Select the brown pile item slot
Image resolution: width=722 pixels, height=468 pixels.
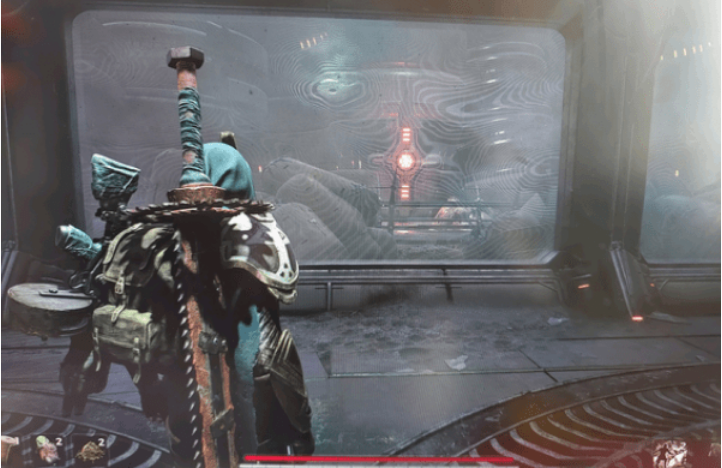pos(92,452)
